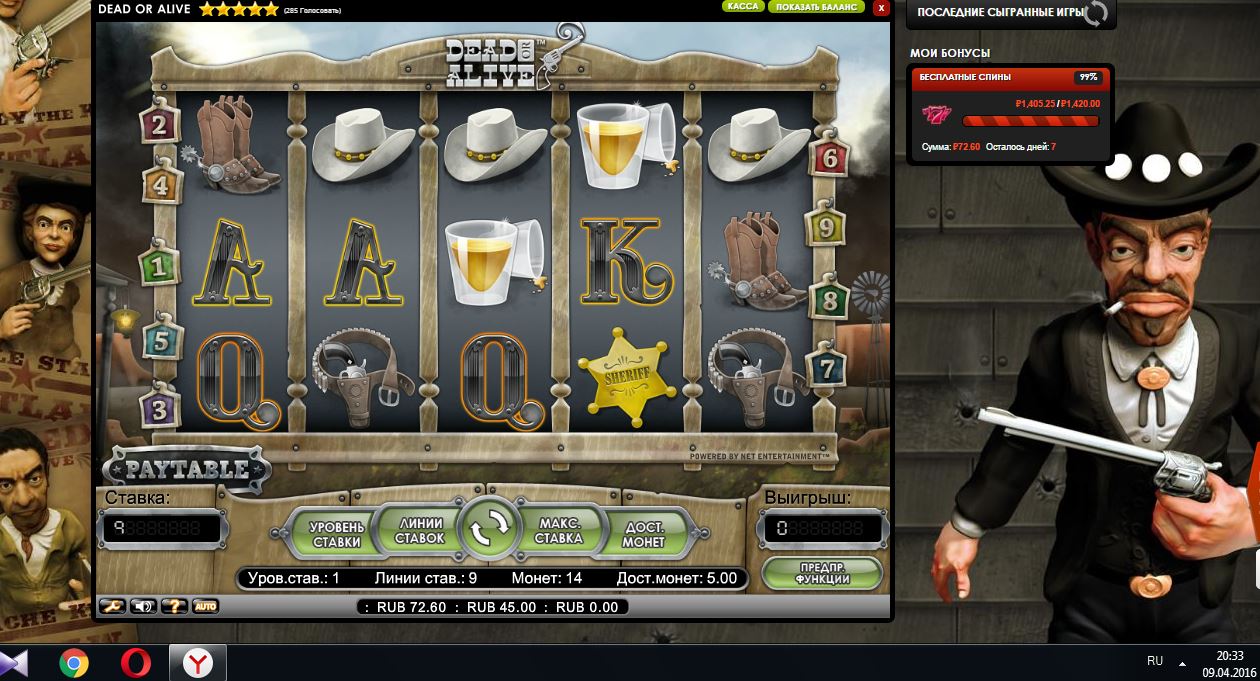This screenshot has width=1260, height=681.
Task: Adjust coin value with Дост. Монет button
Action: click(643, 534)
